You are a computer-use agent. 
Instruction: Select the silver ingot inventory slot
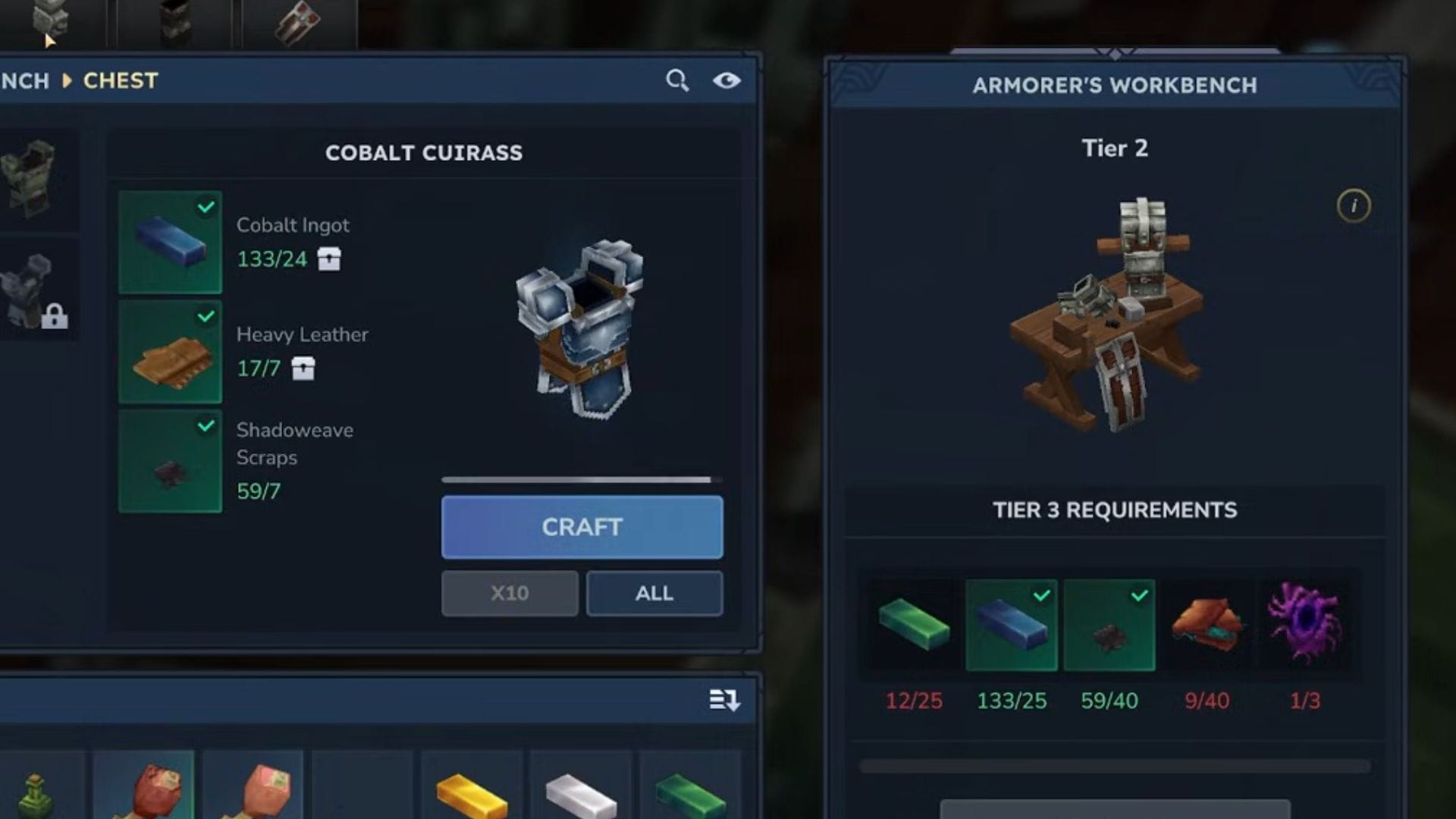[581, 789]
